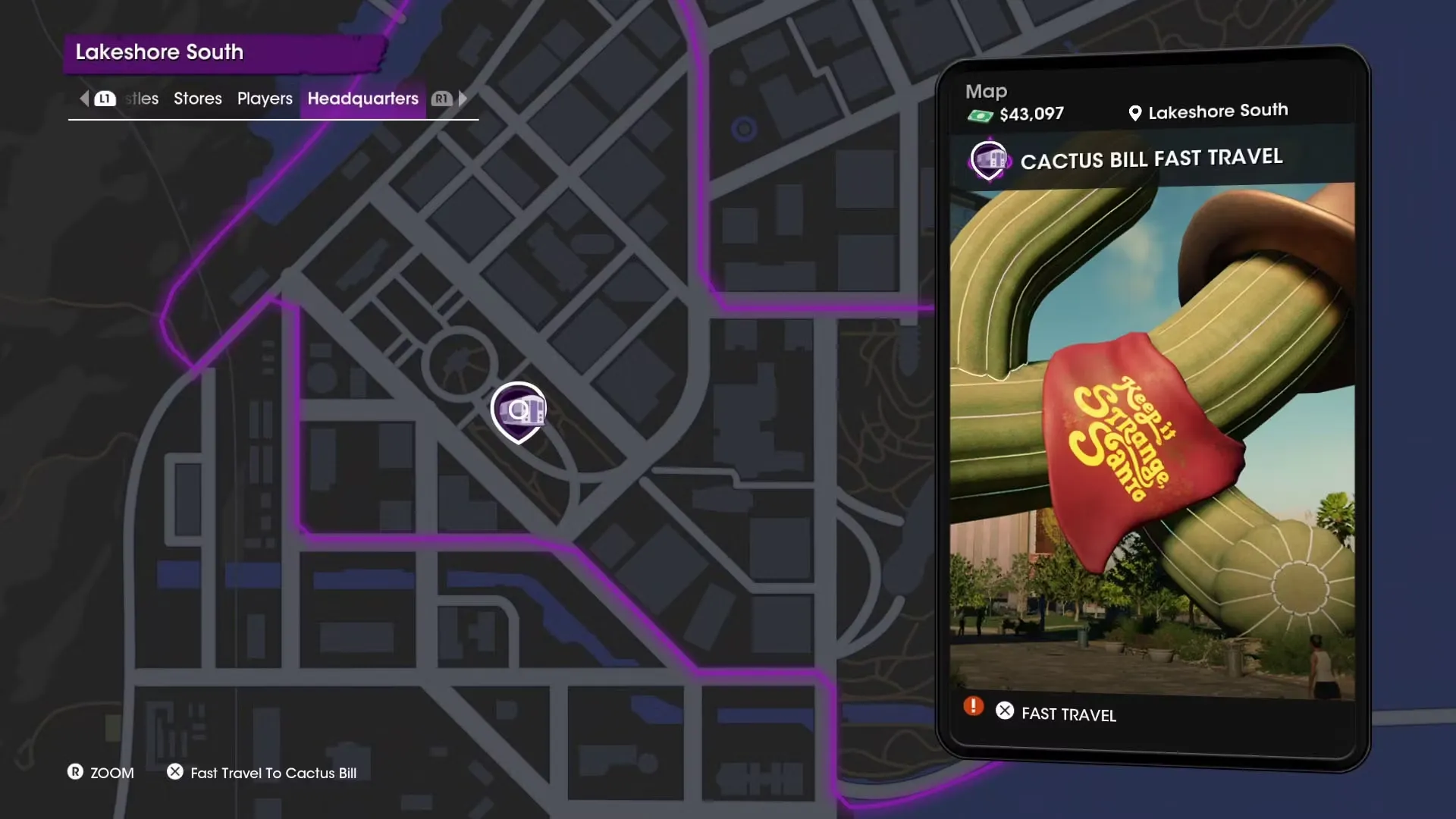This screenshot has width=1456, height=819.
Task: Switch to the Stores map filter tab
Action: point(197,99)
